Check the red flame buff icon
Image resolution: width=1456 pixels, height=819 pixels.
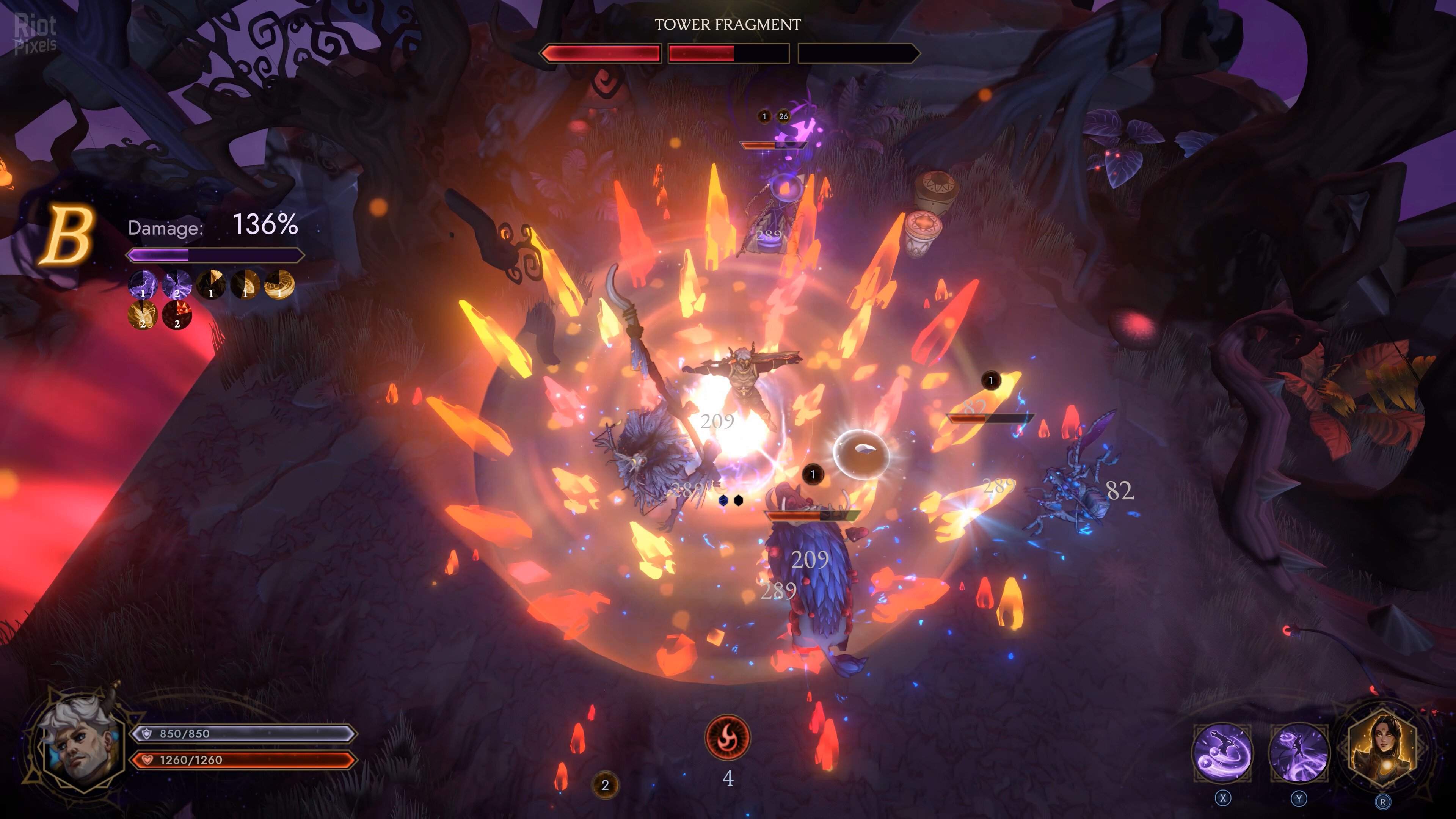click(177, 314)
